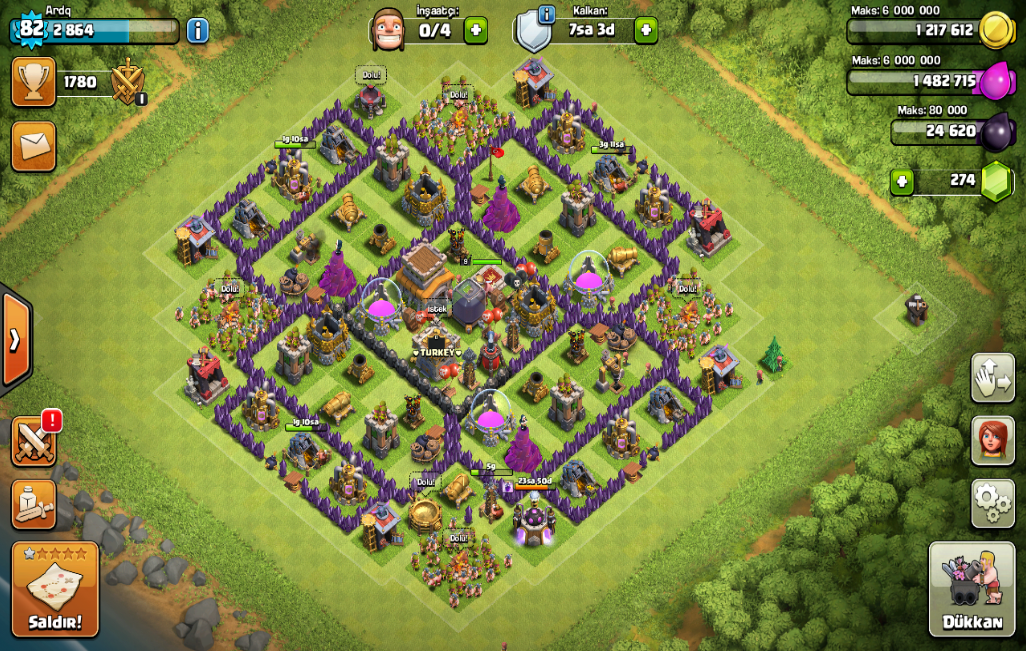Toggle village edit layout mode
This screenshot has height=651, width=1026.
992,378
